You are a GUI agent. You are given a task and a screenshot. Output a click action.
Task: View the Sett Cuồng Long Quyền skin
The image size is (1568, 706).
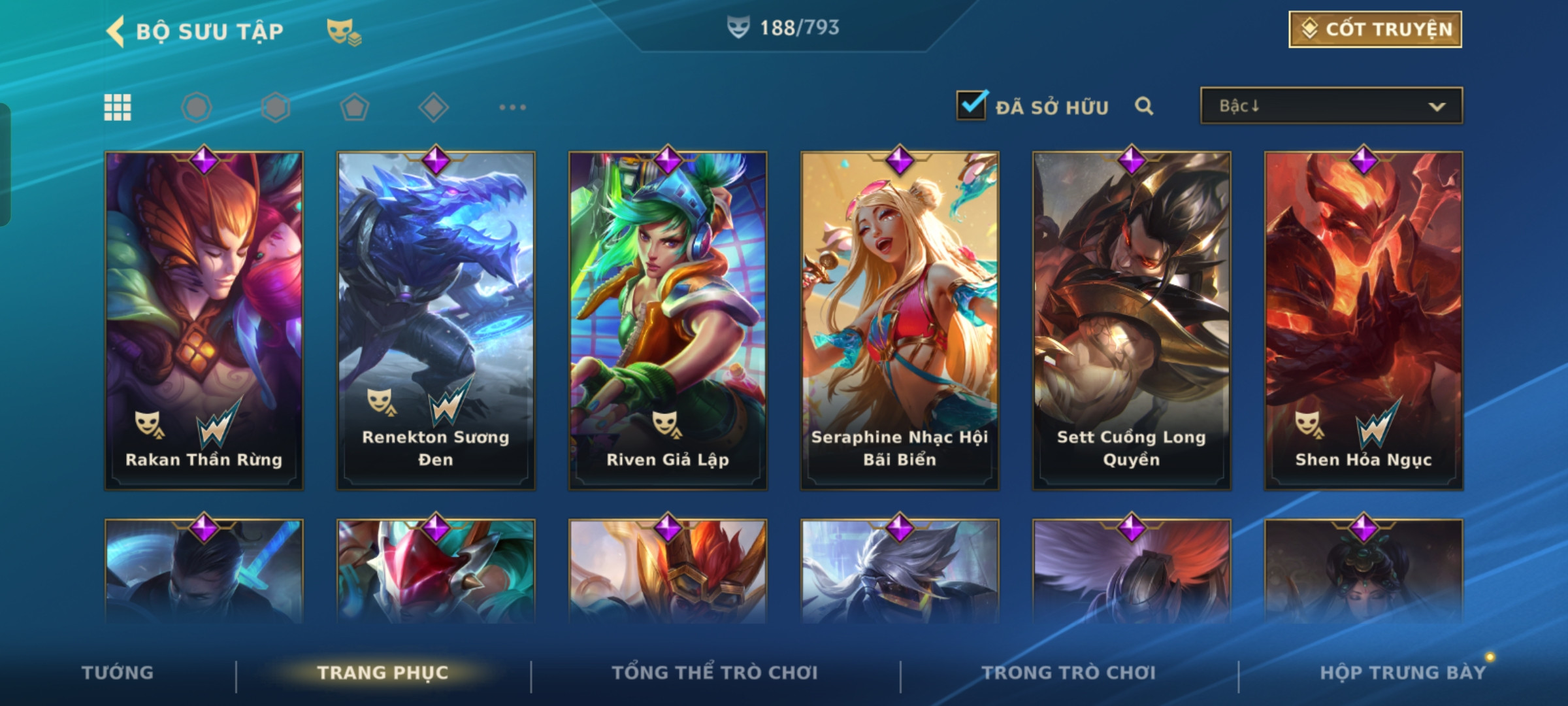click(1132, 320)
